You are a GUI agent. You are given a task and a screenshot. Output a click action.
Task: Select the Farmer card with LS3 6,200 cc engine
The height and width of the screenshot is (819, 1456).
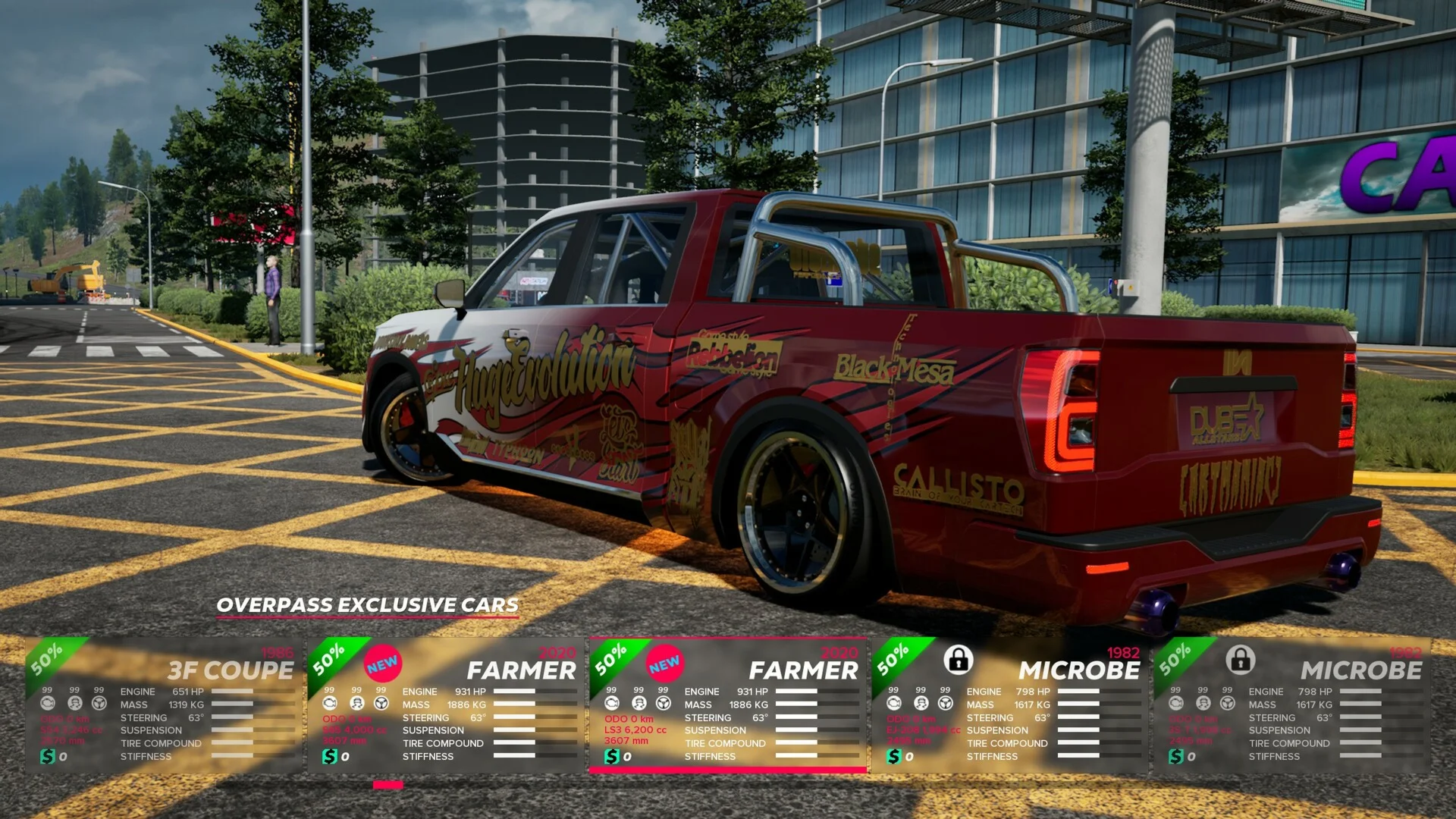coord(728,705)
